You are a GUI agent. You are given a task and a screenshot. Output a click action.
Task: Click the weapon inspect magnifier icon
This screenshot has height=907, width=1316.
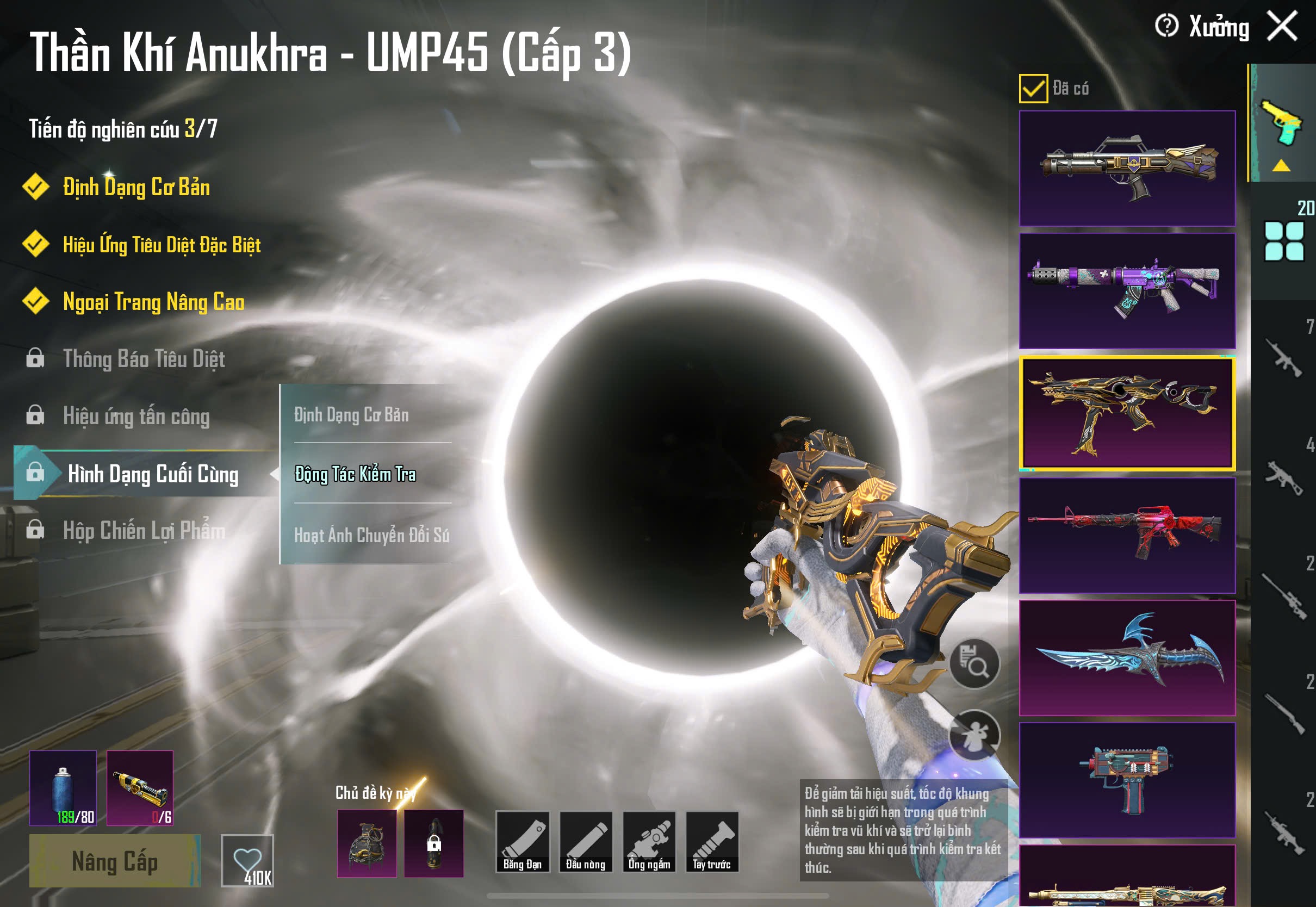point(974,663)
